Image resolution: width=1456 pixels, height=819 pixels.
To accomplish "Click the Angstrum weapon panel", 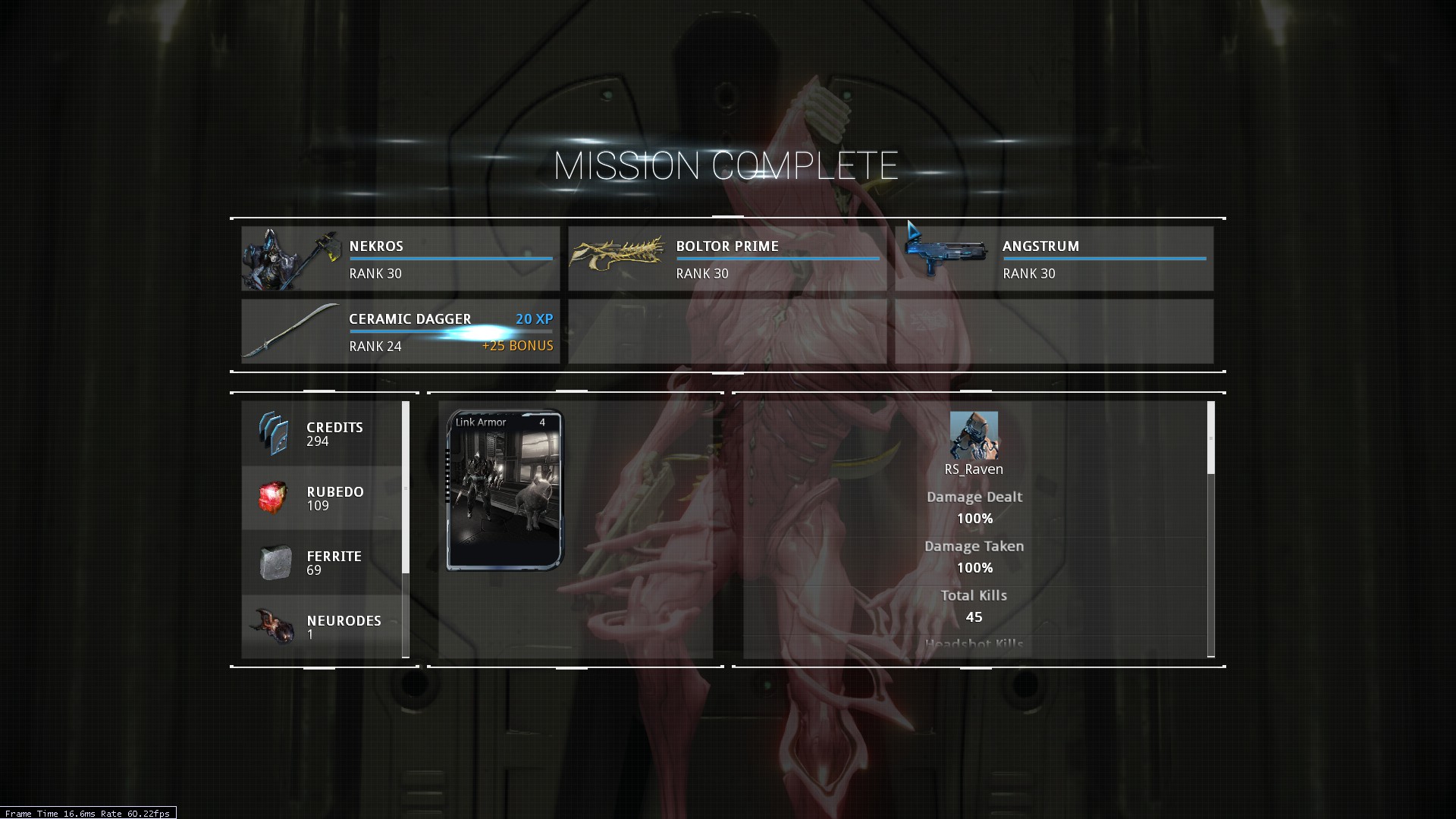I will click(1054, 259).
